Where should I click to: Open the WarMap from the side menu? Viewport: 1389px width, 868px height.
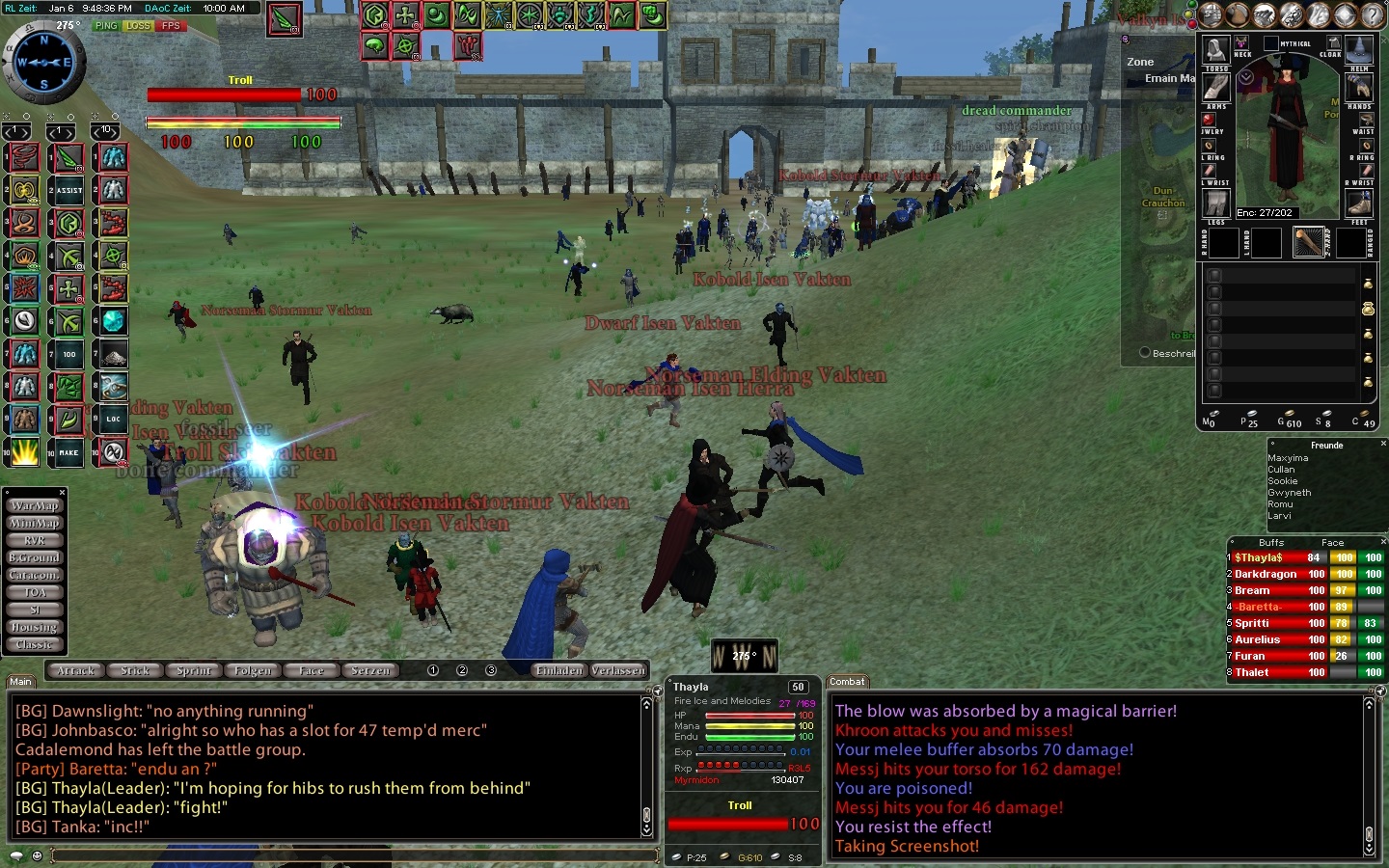tap(35, 505)
